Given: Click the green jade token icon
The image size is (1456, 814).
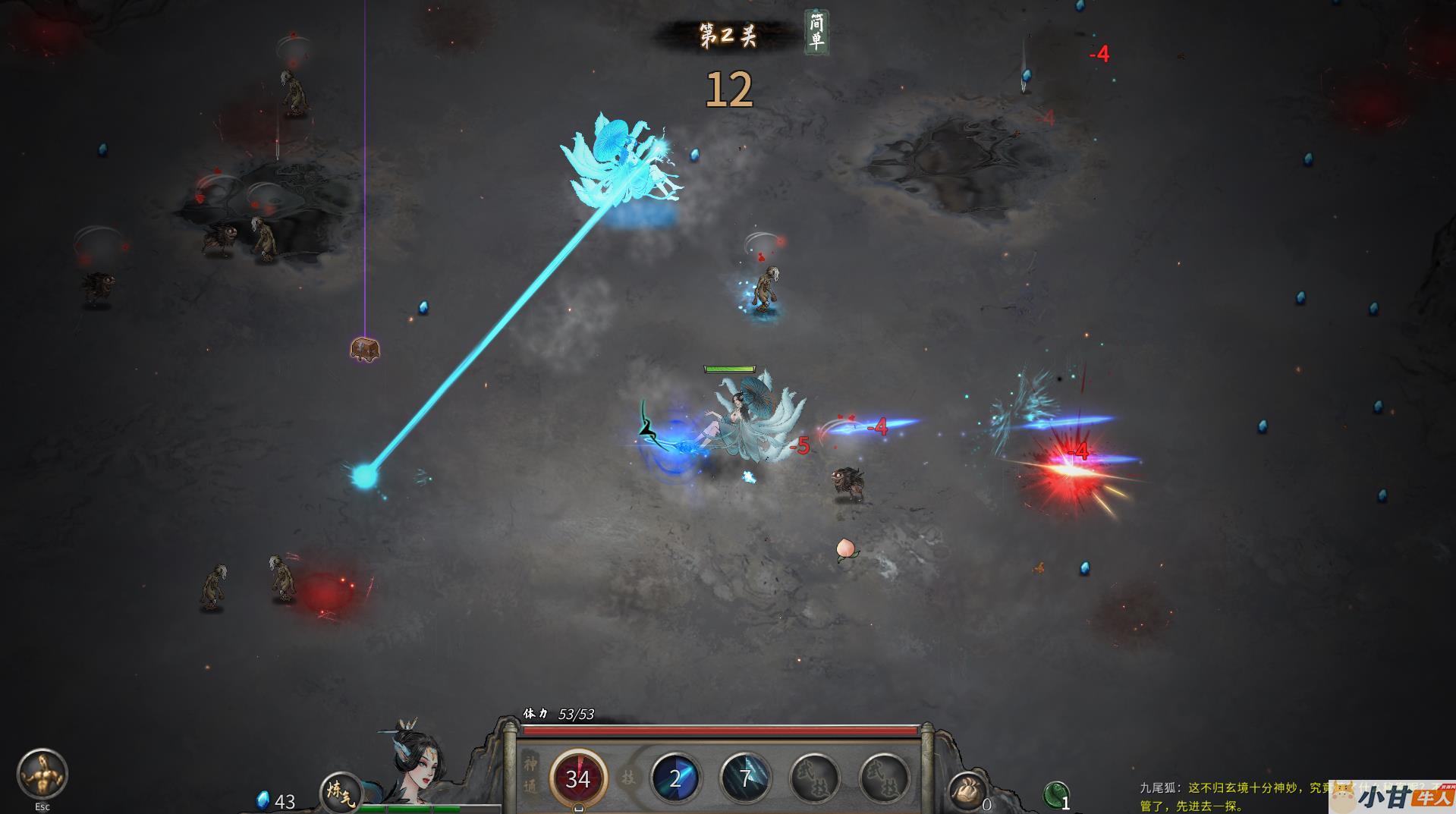Looking at the screenshot, I should 1055,794.
